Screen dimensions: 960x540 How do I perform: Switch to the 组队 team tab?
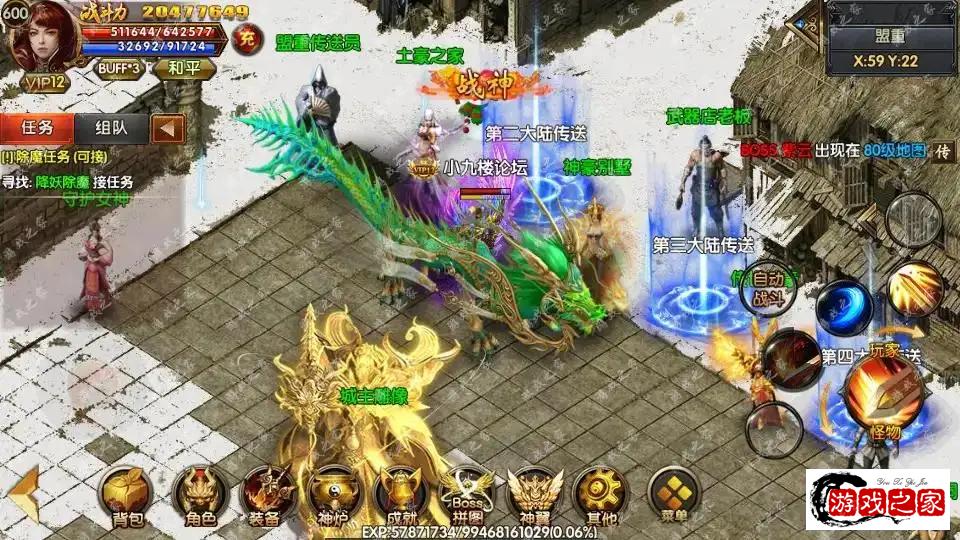point(111,128)
